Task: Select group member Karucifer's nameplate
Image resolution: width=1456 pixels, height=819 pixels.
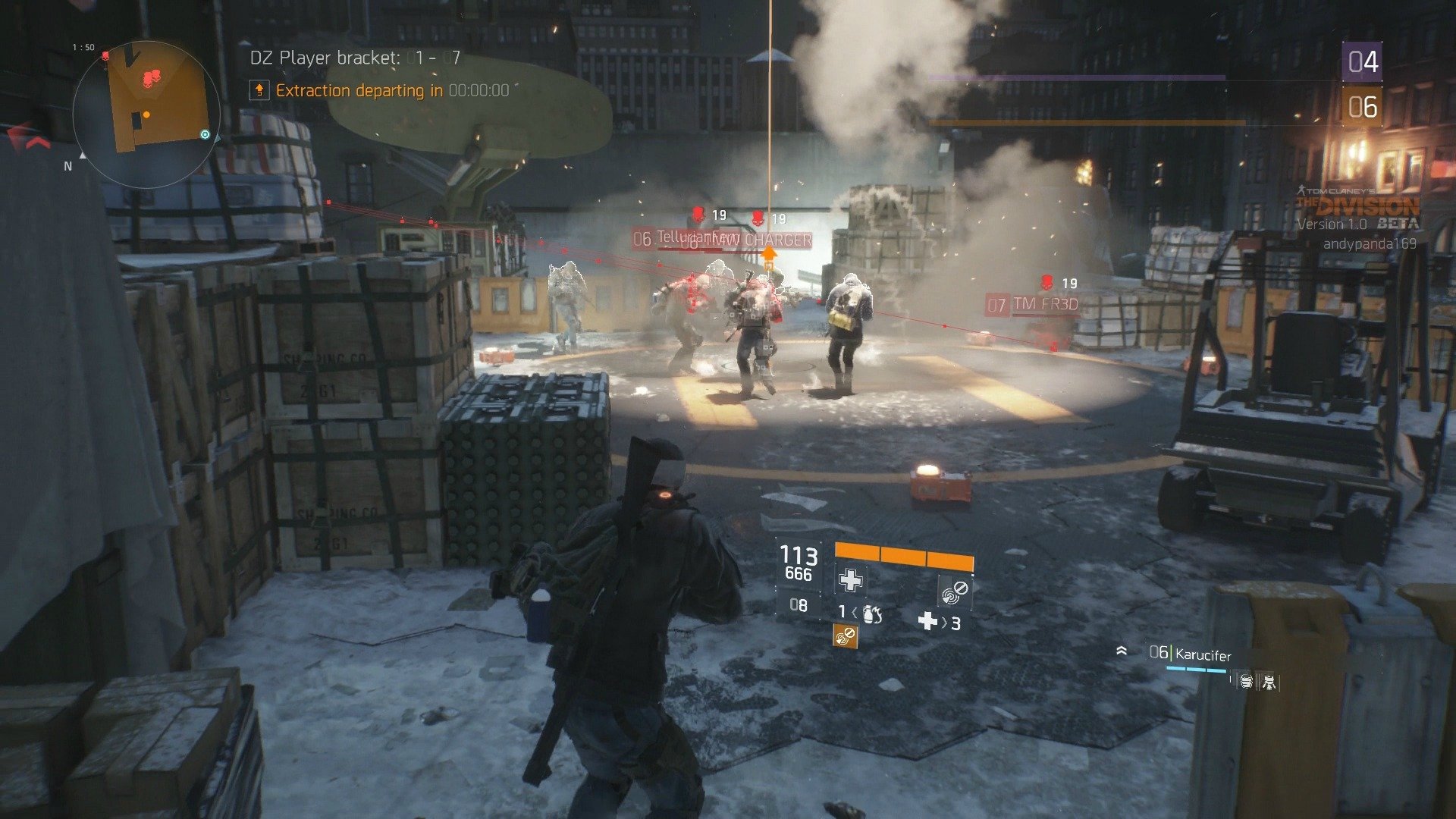Action: [1202, 654]
